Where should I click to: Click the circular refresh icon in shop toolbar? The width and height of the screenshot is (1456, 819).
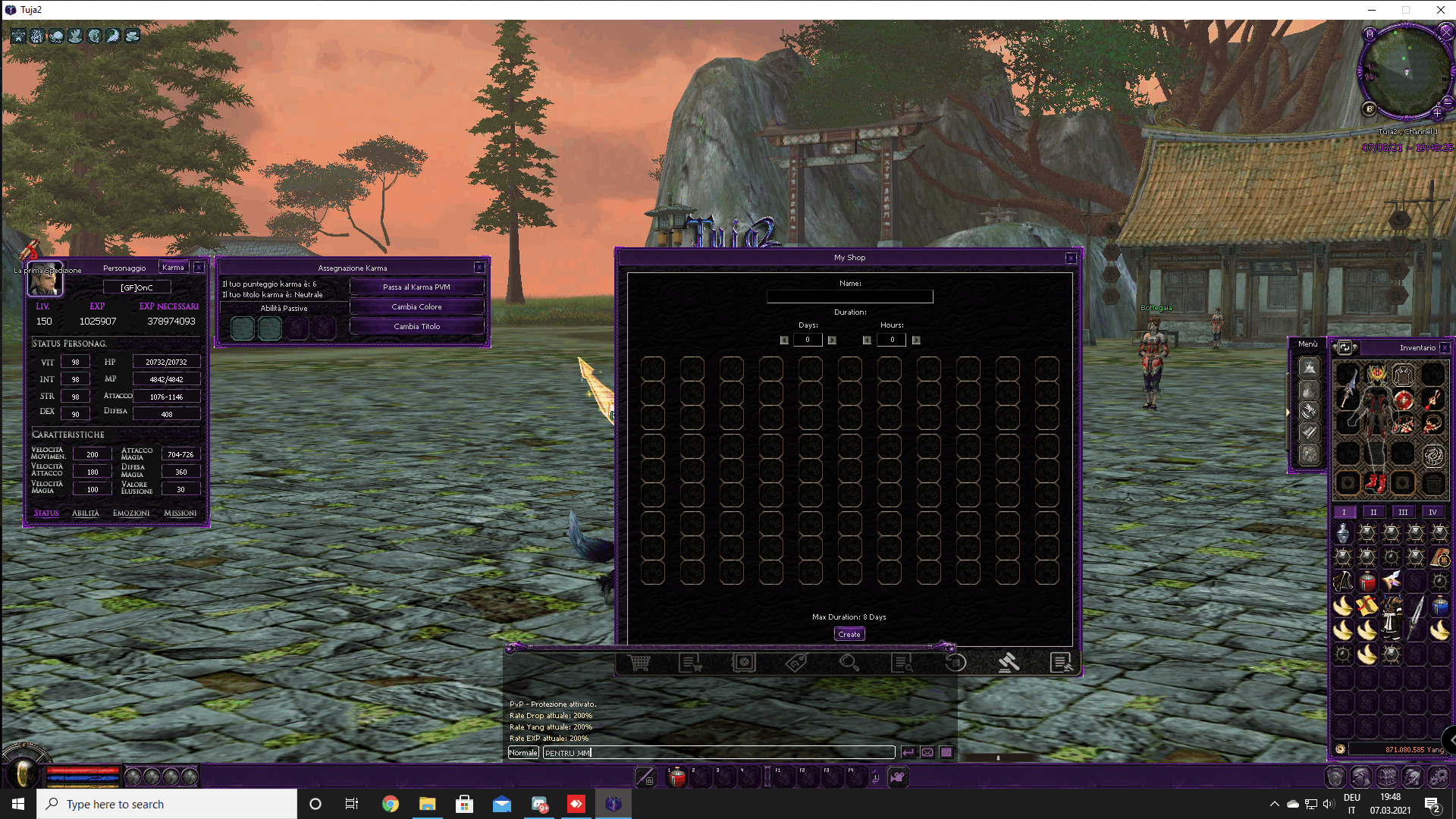coord(955,662)
